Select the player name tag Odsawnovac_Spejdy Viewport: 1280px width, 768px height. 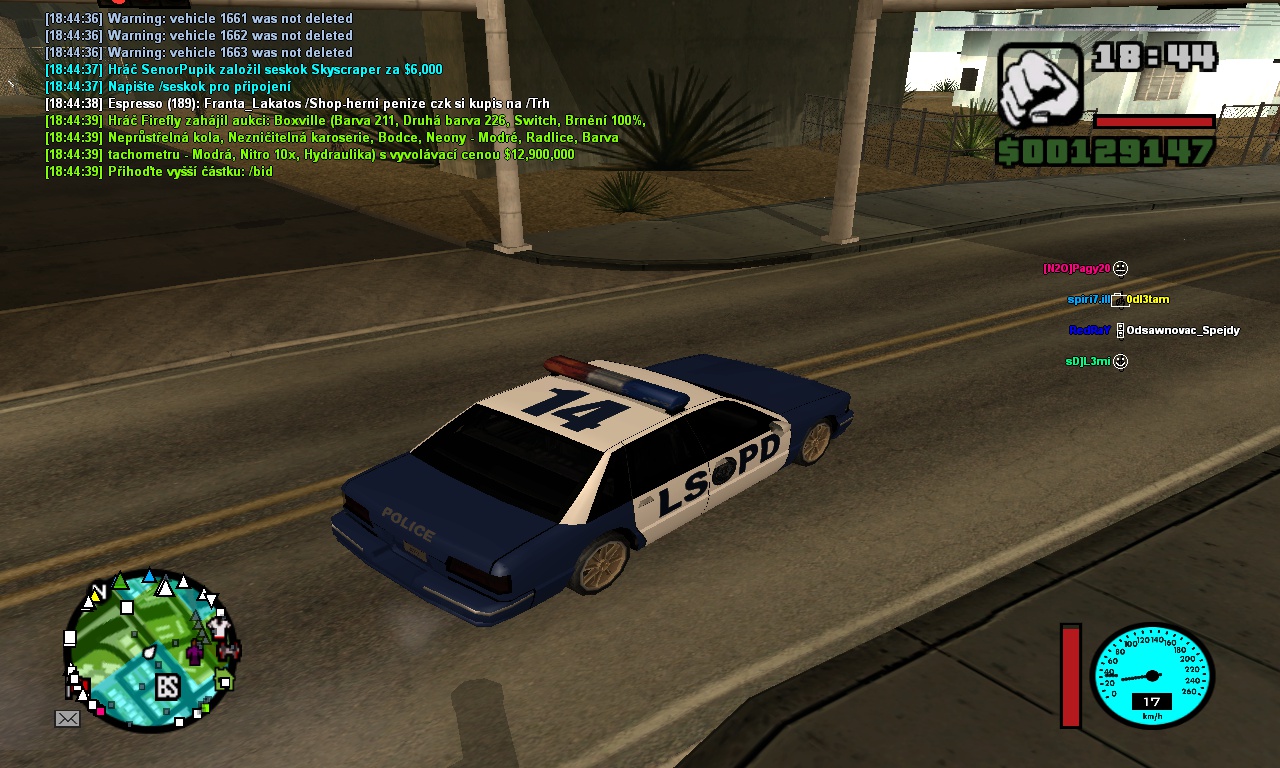pos(1183,330)
